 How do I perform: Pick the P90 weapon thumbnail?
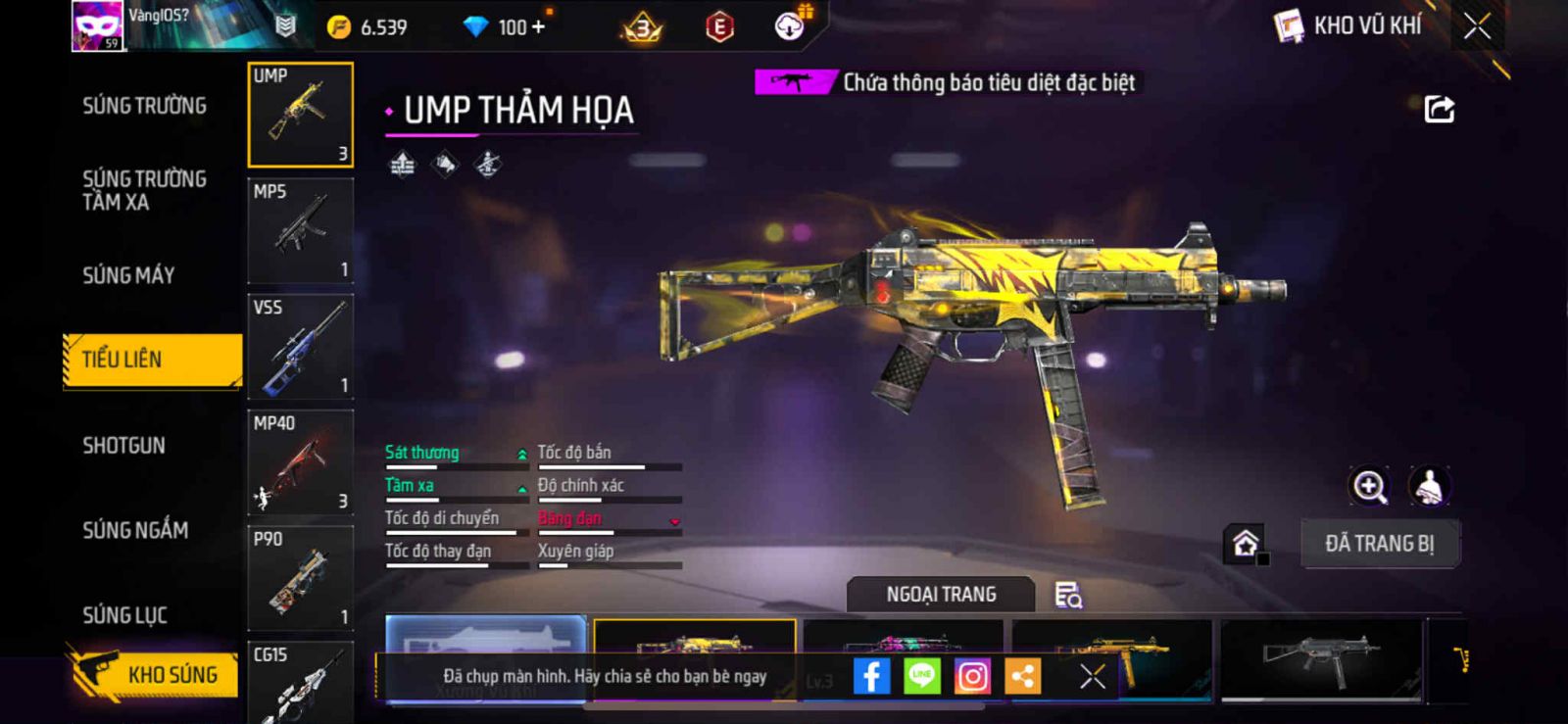click(300, 578)
